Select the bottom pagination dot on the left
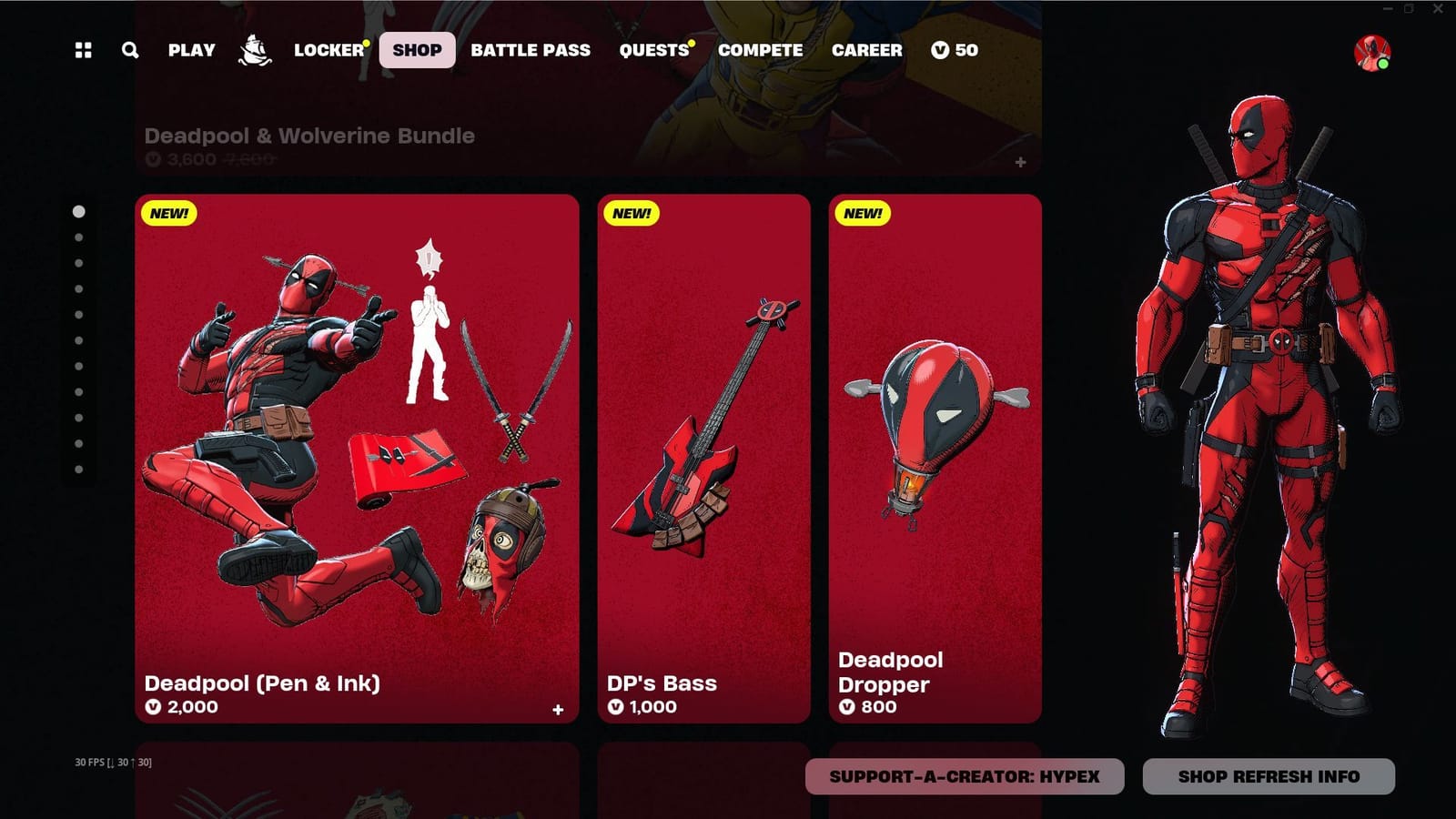The image size is (1456, 819). (x=77, y=470)
